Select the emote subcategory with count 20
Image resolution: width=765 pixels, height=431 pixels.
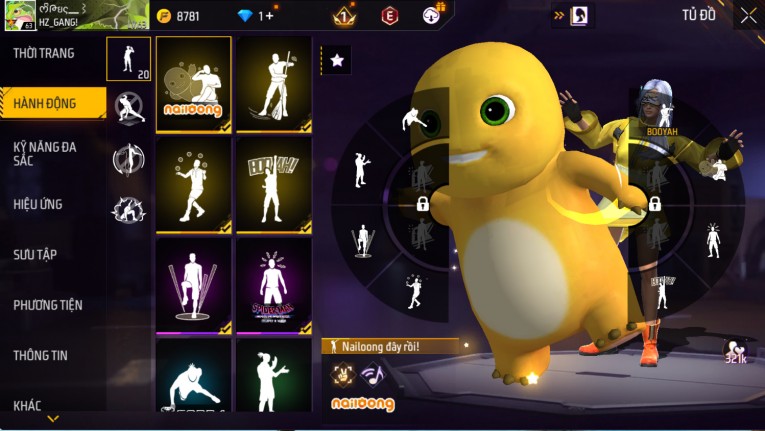tap(128, 59)
